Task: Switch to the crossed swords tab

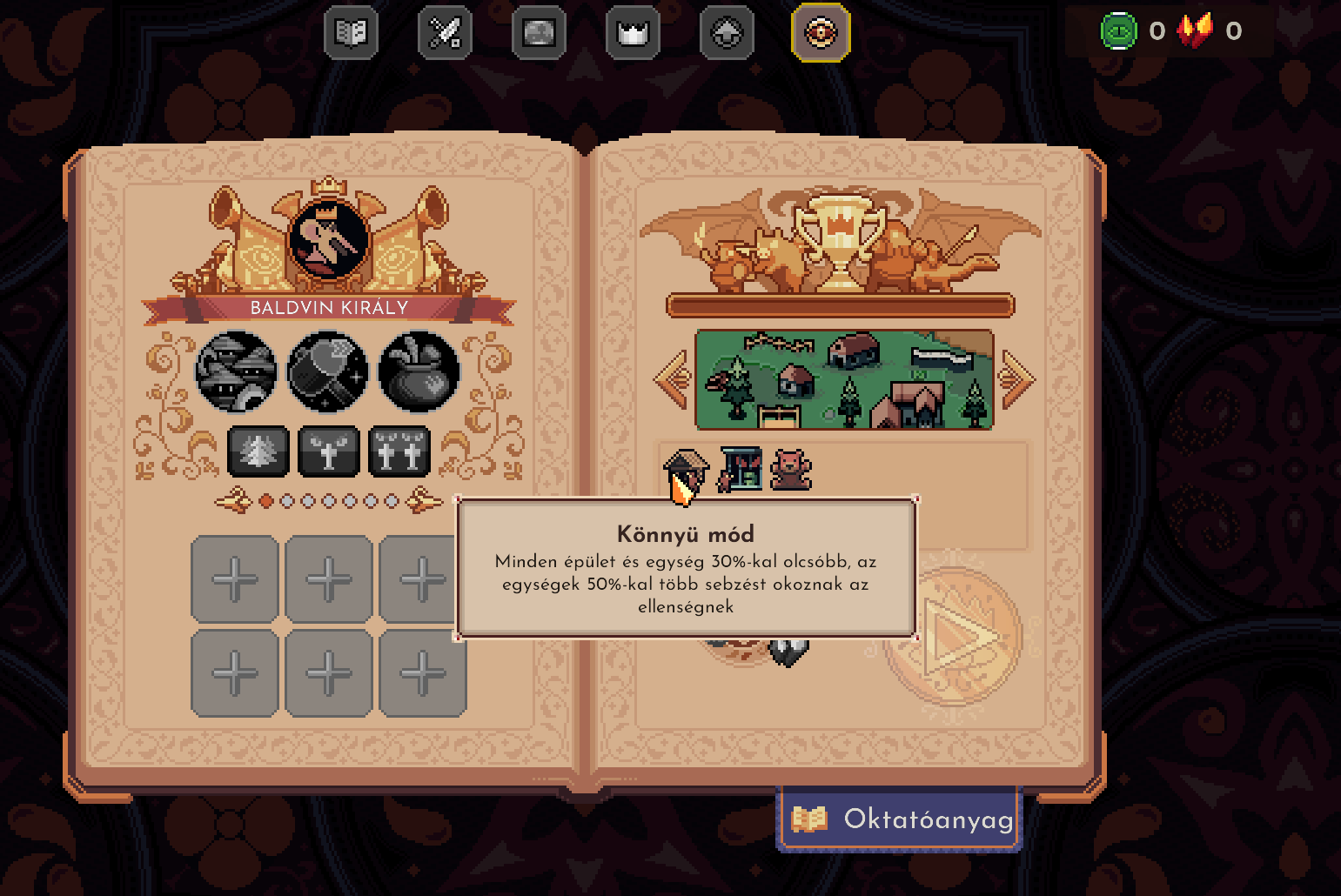Action: [x=445, y=34]
